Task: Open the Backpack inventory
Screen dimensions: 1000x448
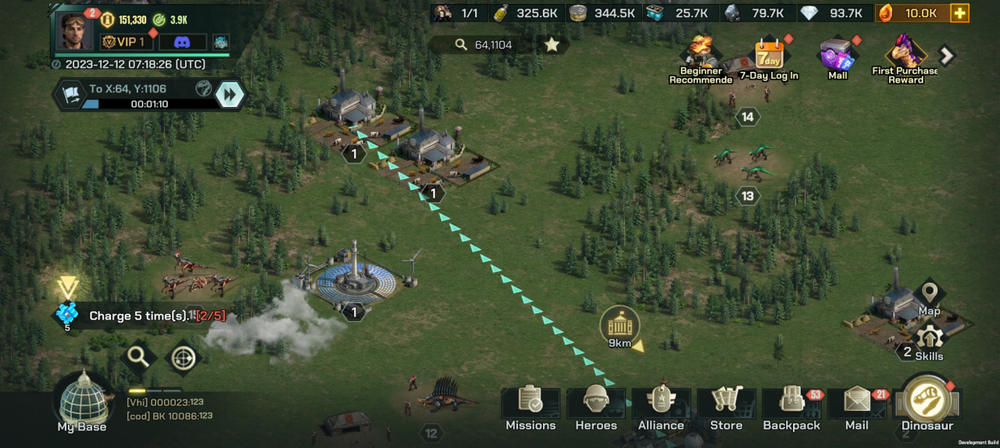Action: (x=791, y=408)
